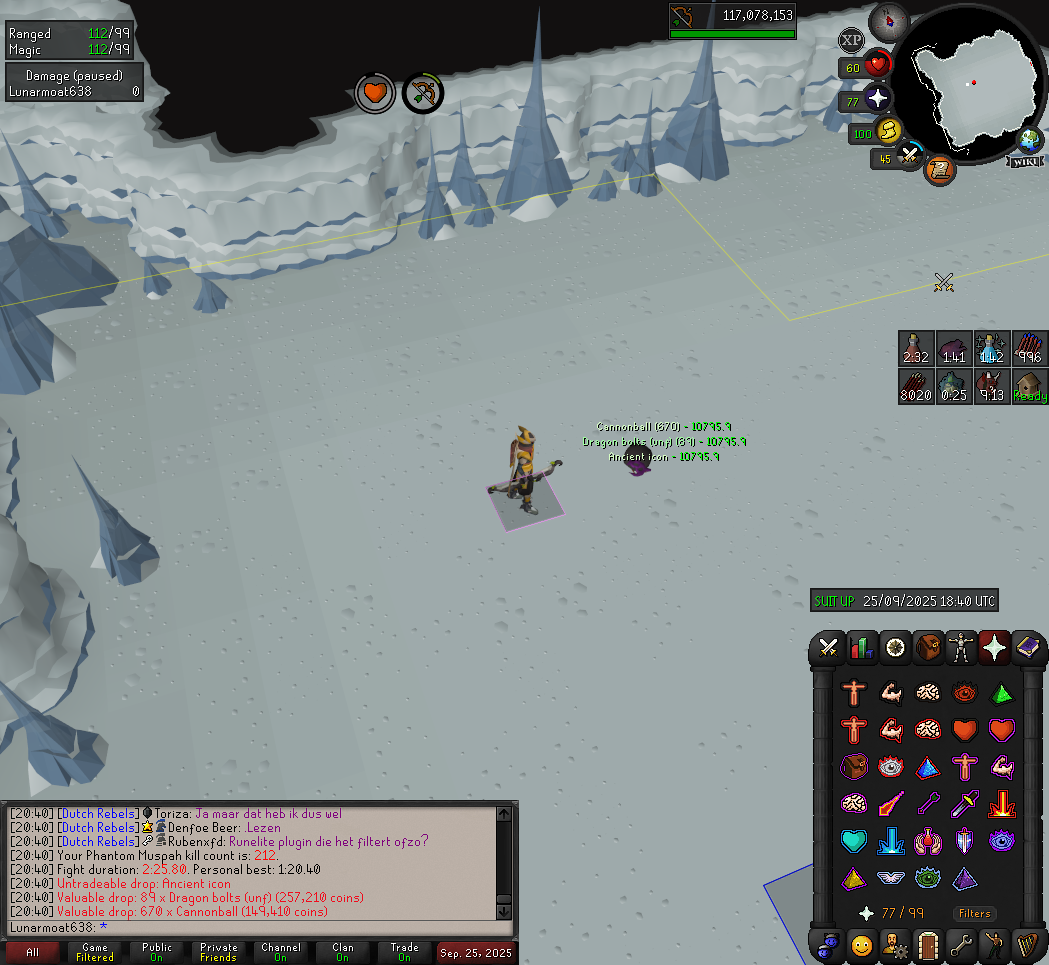
Task: Toggle the XP drops orb
Action: click(851, 41)
